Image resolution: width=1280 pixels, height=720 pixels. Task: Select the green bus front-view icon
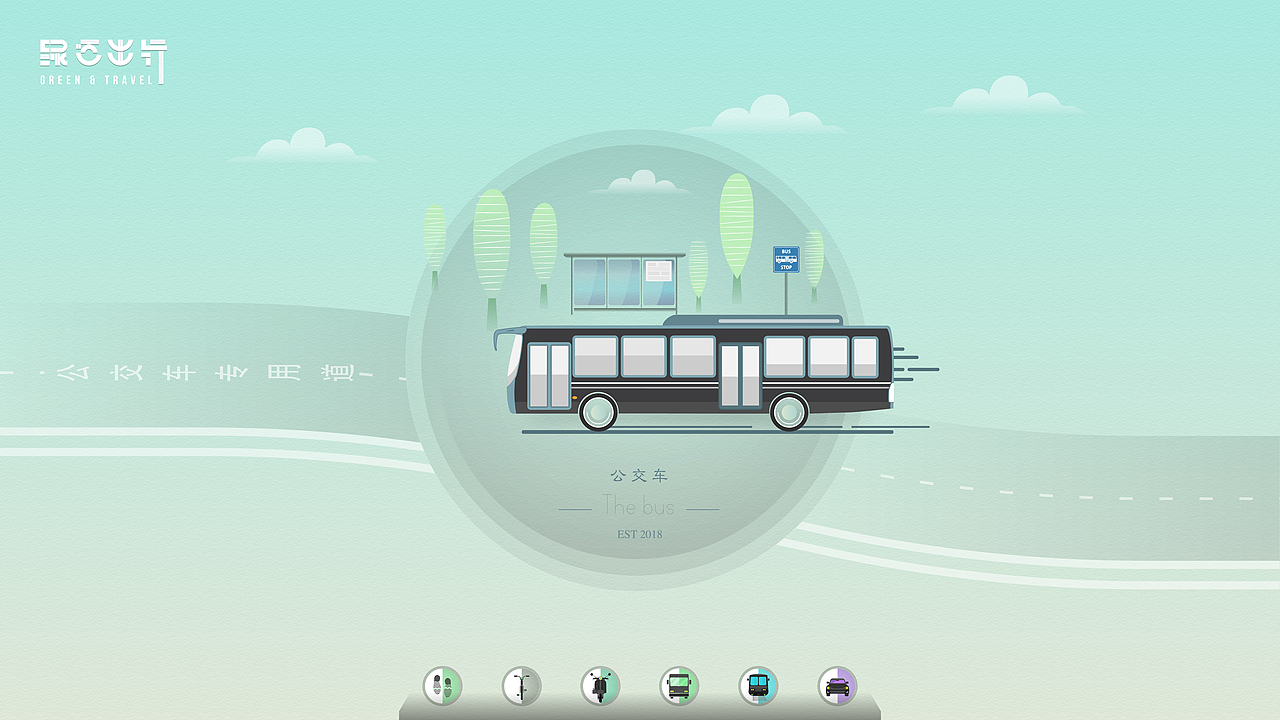679,686
